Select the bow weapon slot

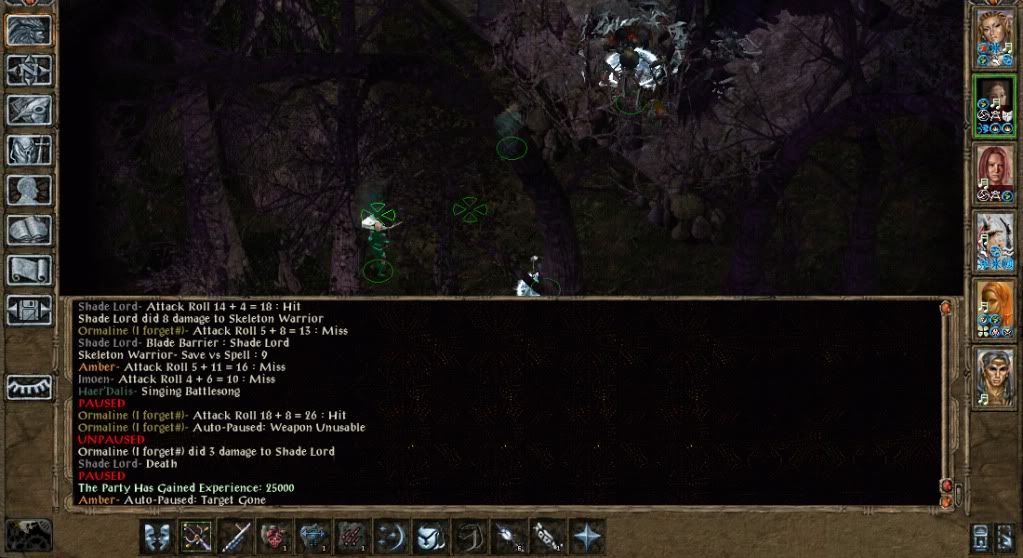197,536
